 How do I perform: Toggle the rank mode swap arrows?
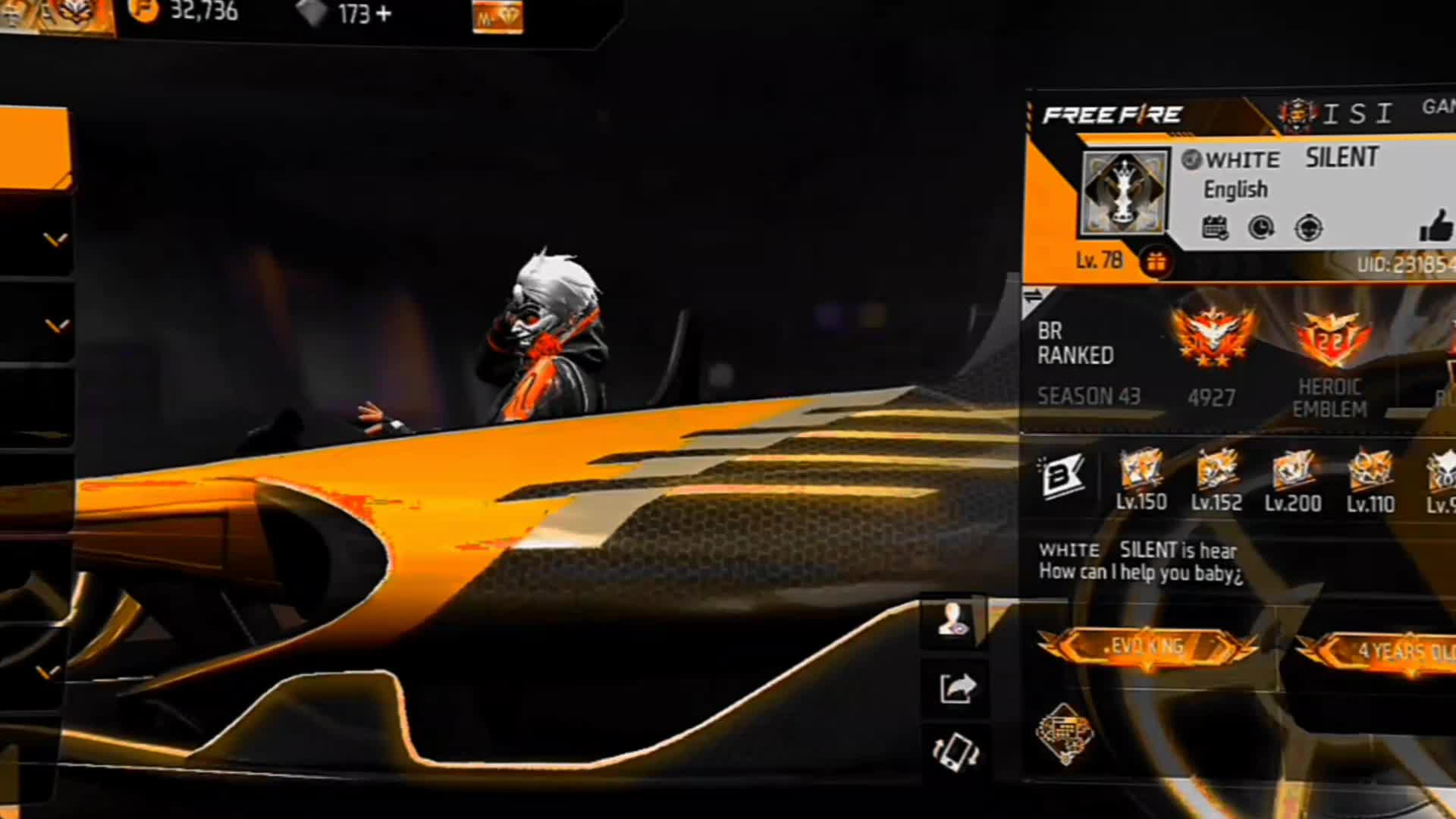click(1033, 297)
